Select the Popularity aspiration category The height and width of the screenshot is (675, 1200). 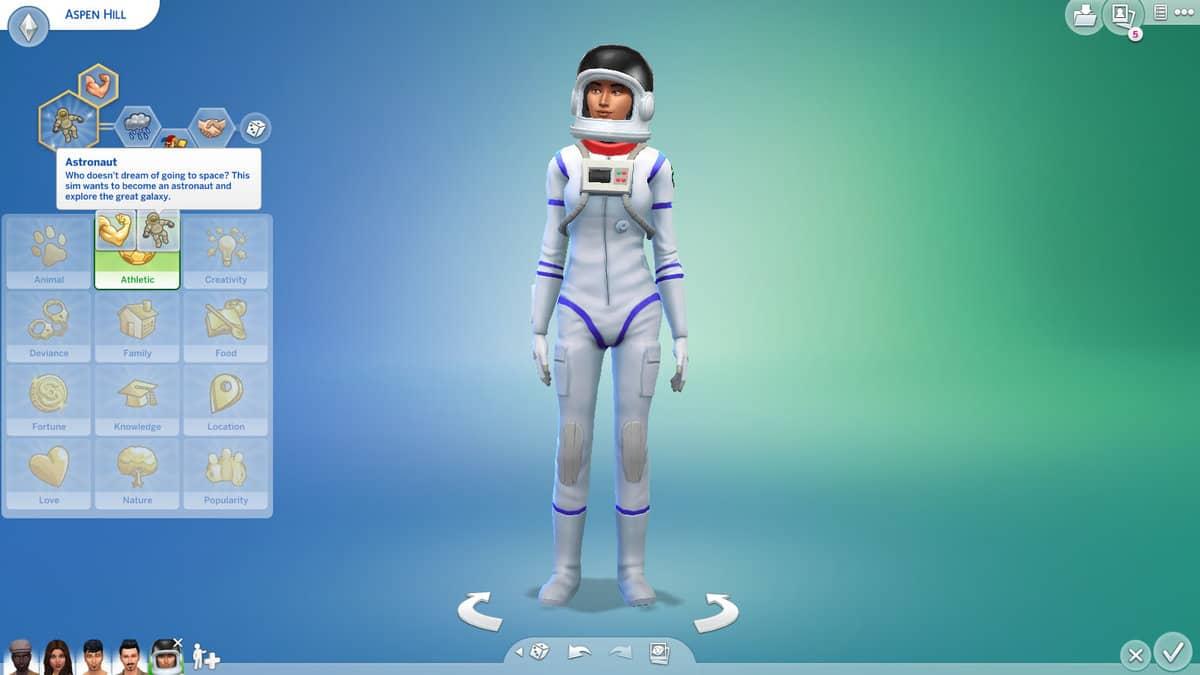click(x=226, y=473)
